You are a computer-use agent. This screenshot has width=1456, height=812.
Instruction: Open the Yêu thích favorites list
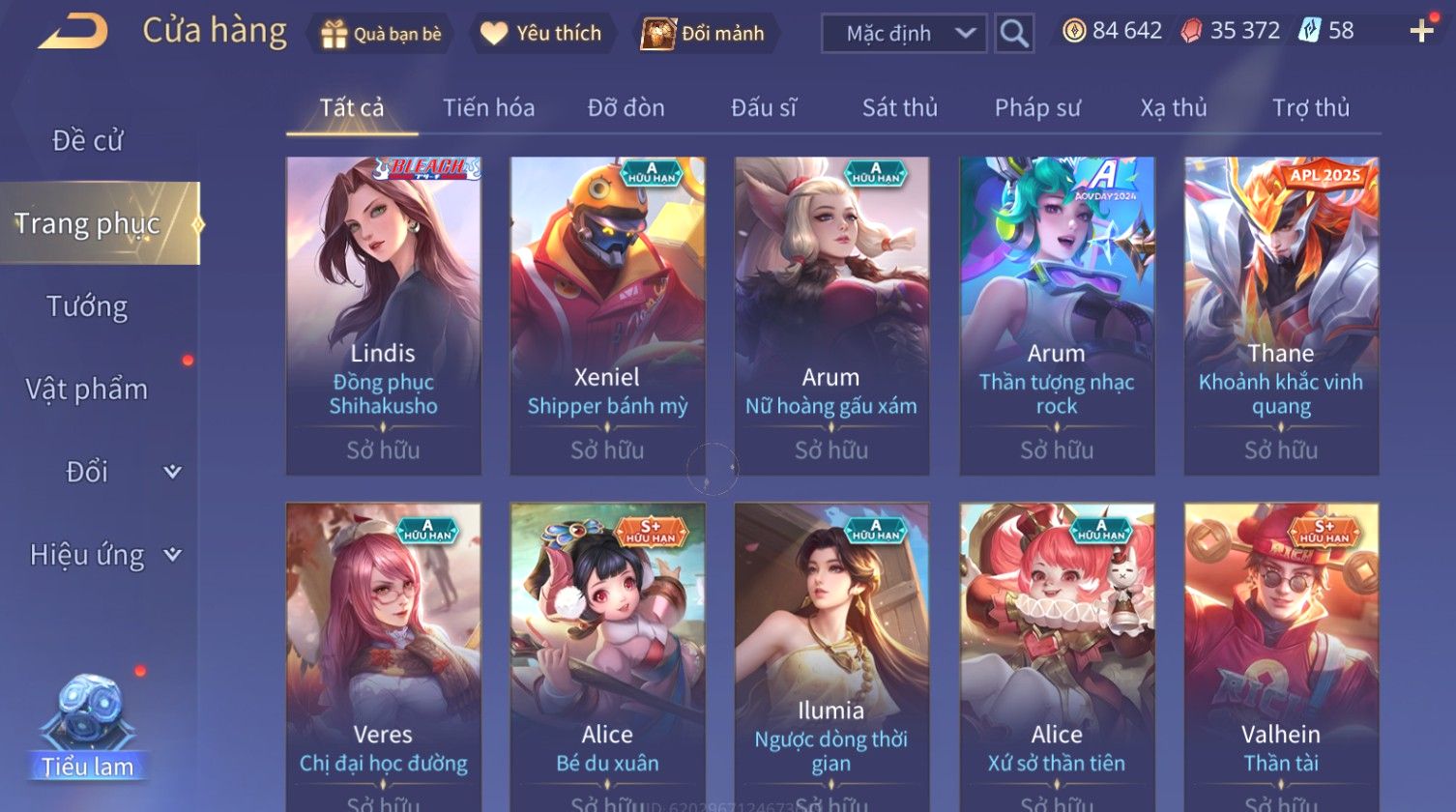click(x=541, y=34)
